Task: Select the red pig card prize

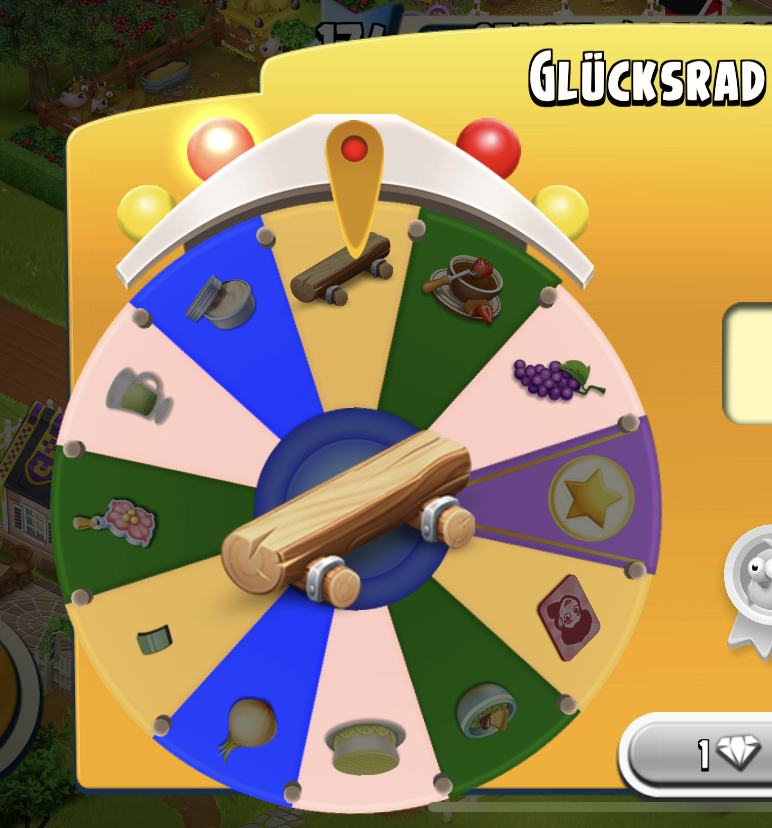Action: [x=568, y=617]
